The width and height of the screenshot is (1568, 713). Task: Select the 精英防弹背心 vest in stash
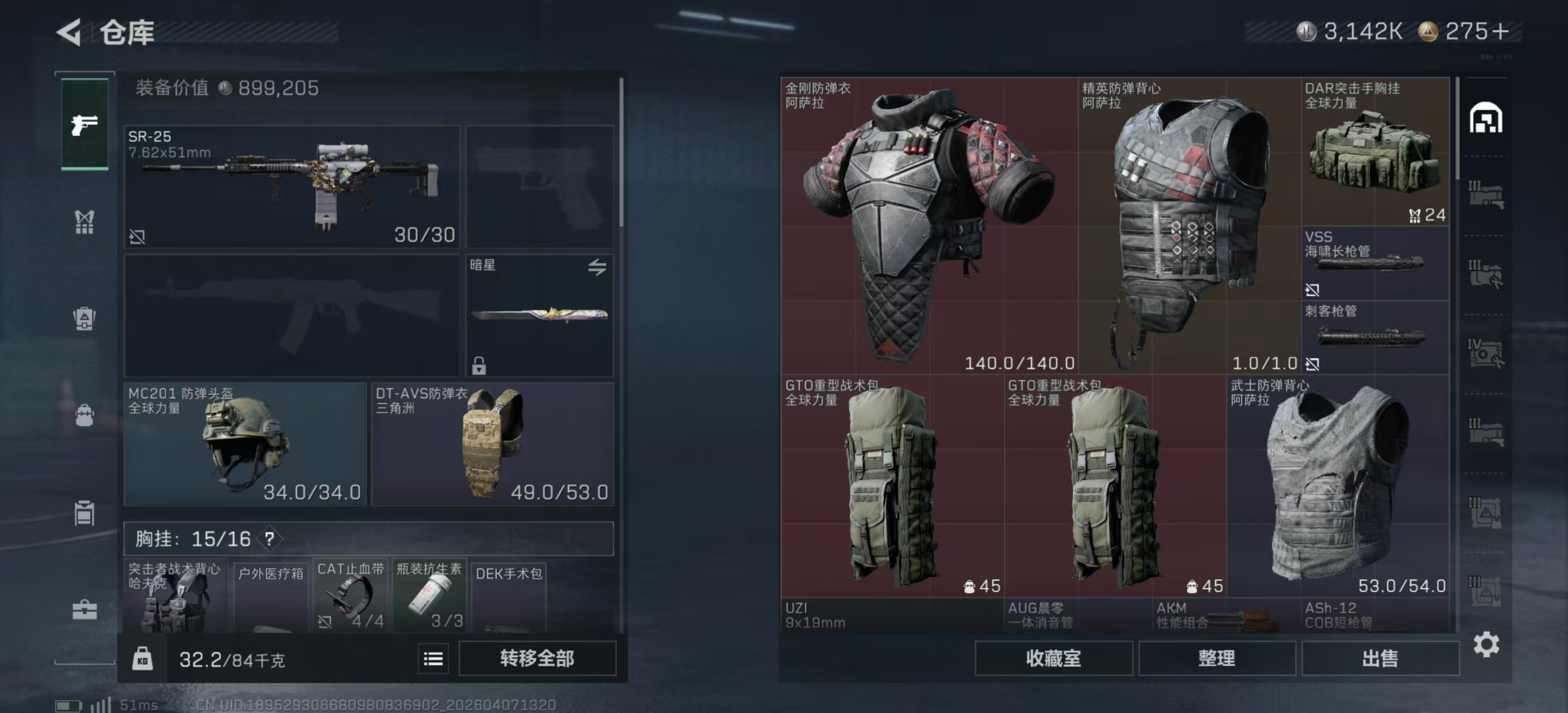coord(1189,225)
